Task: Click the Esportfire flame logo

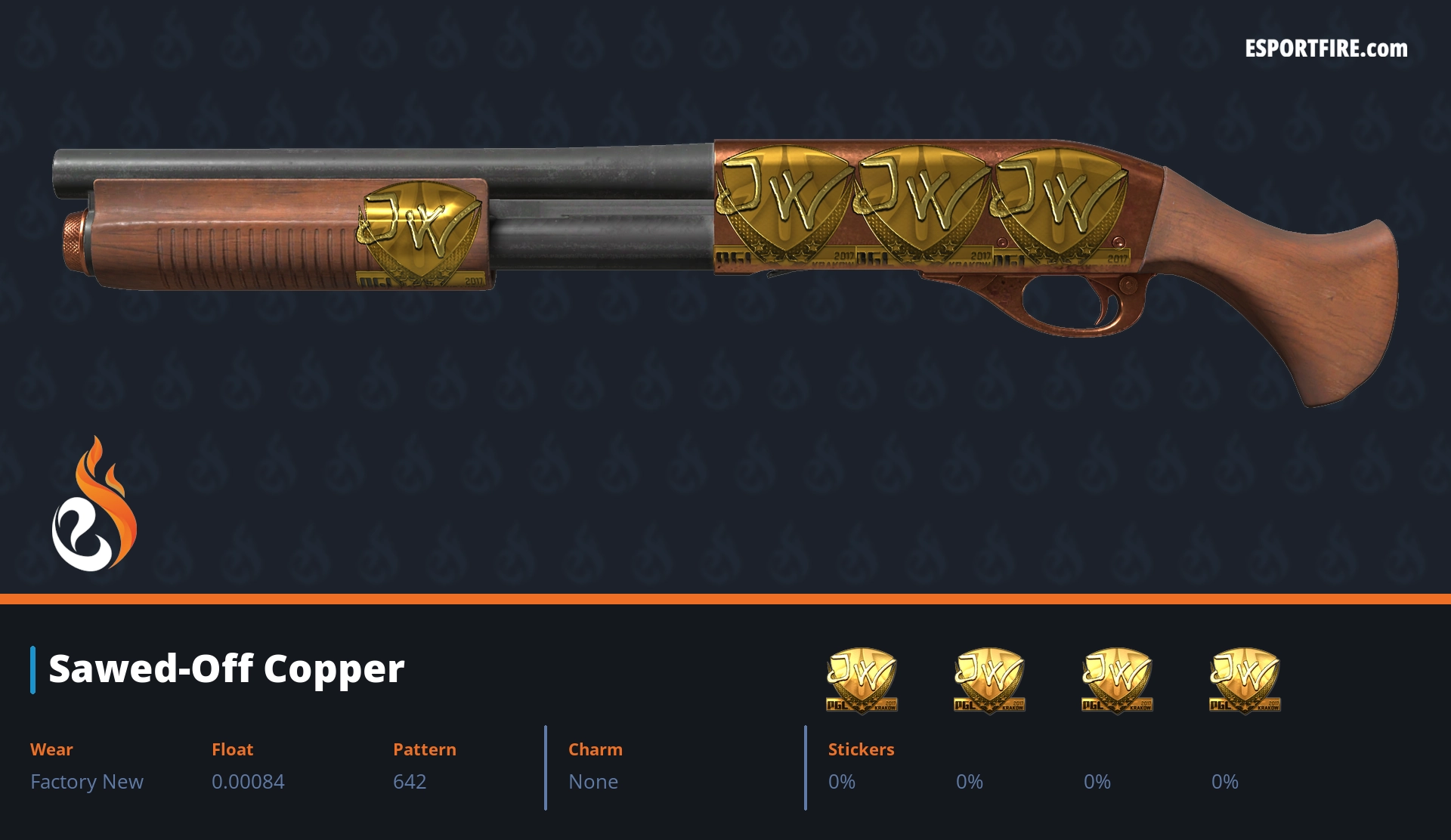Action: tap(94, 505)
